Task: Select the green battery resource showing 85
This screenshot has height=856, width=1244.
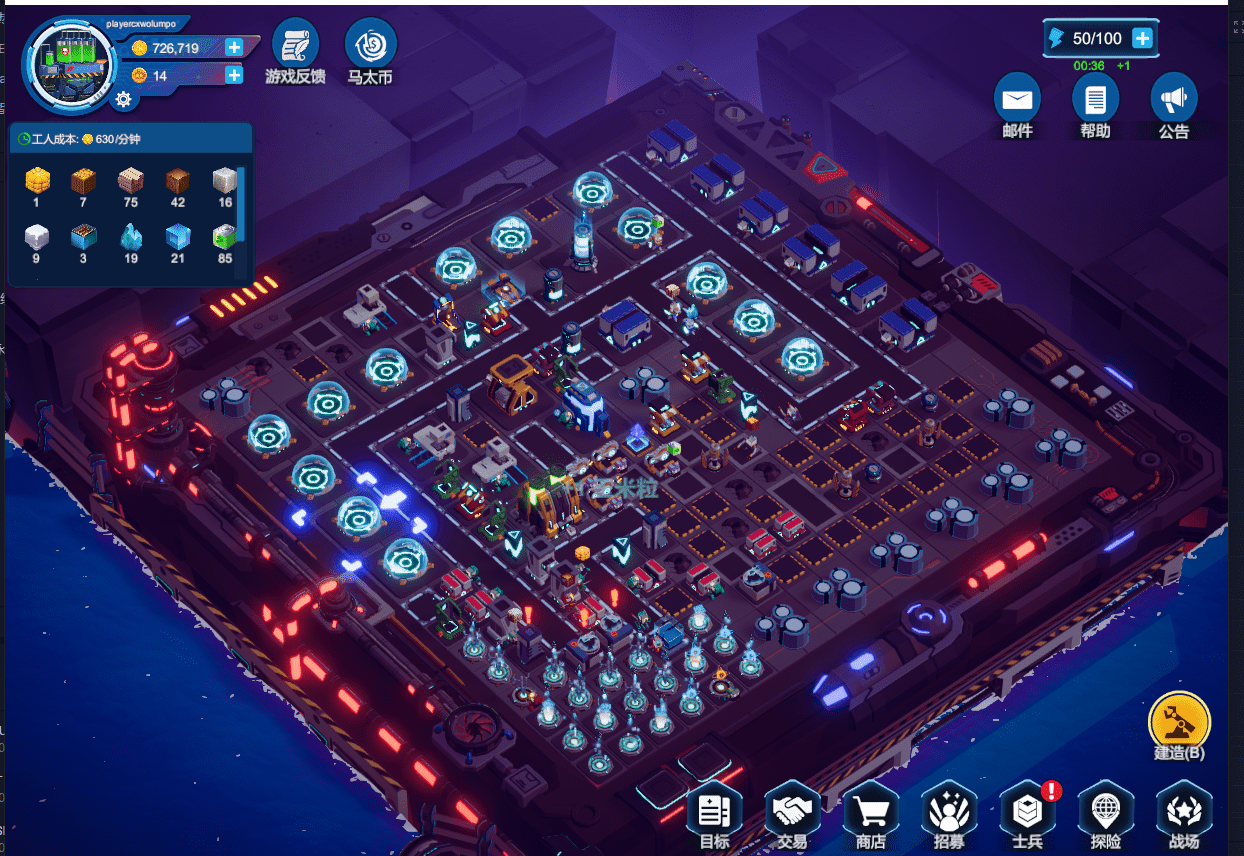Action: [224, 238]
